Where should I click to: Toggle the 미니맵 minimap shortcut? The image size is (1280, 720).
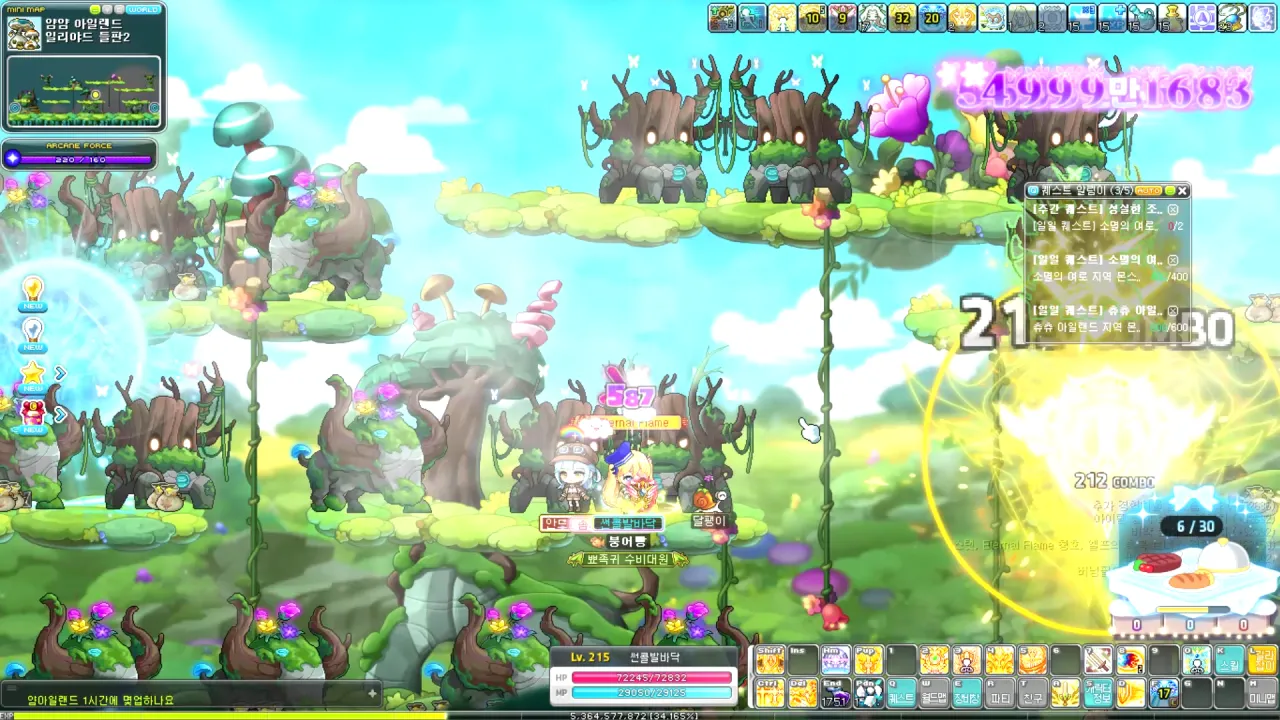1263,691
